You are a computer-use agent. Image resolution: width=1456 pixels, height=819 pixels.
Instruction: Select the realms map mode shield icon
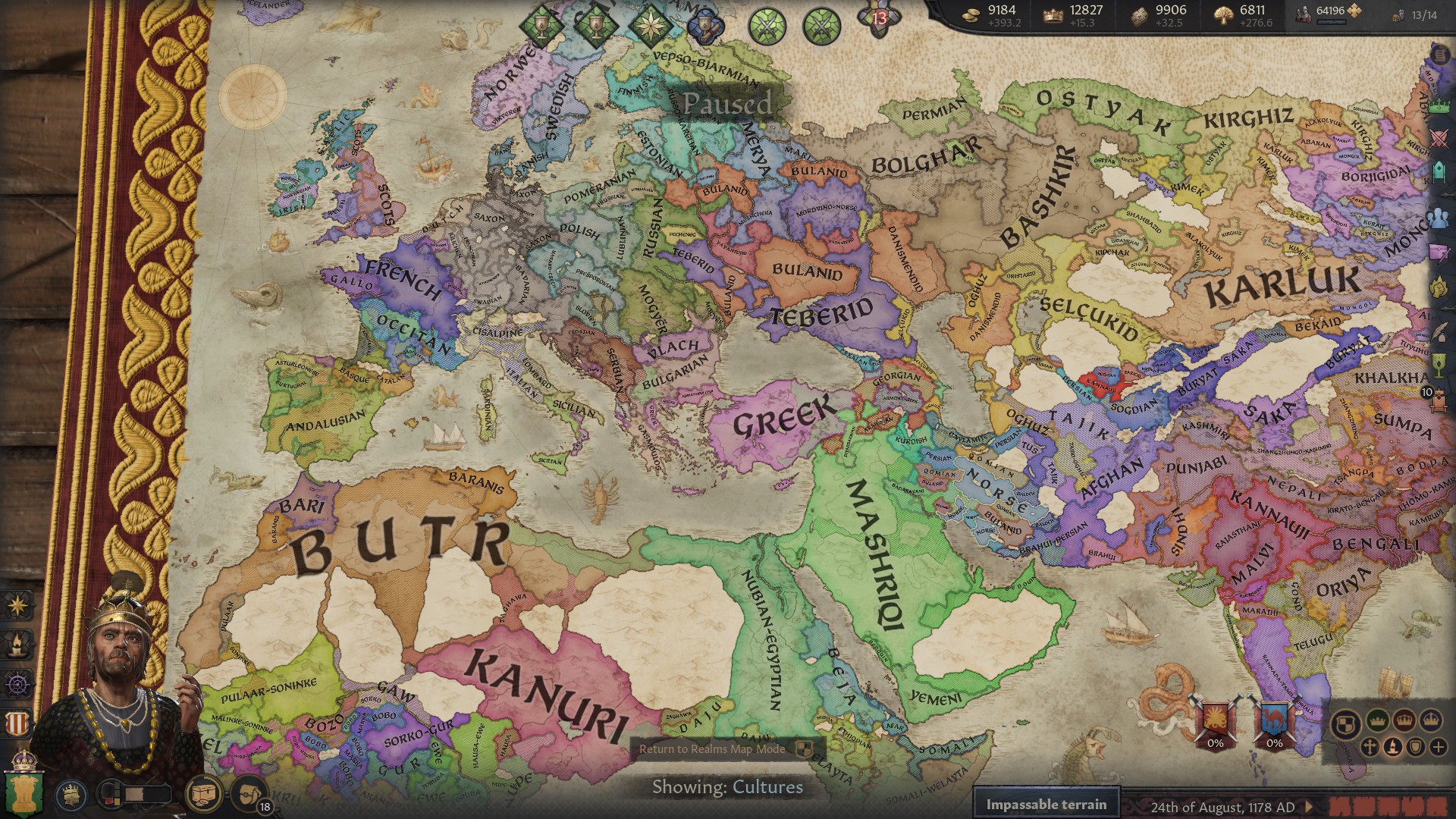click(x=1345, y=724)
